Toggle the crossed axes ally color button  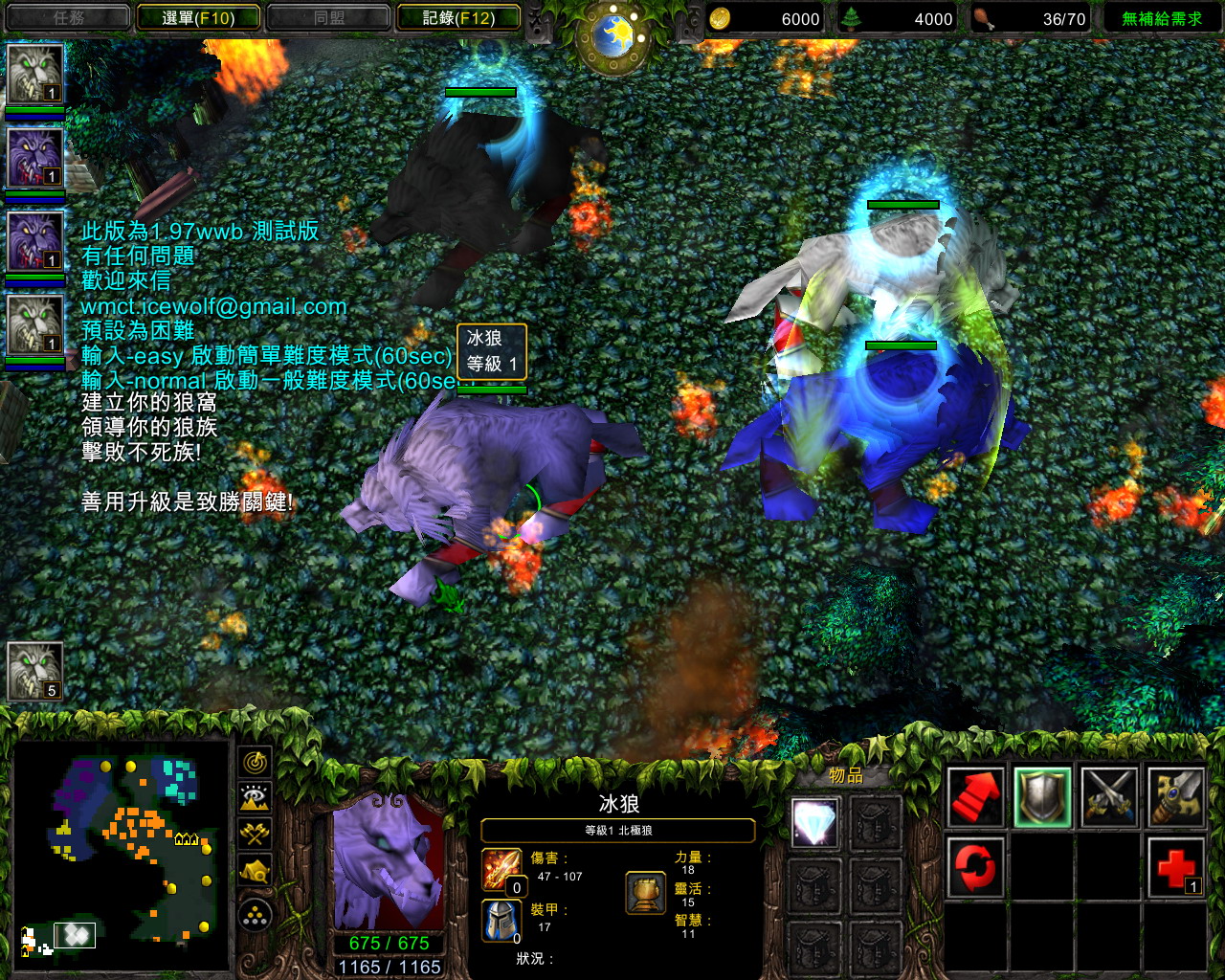point(255,834)
